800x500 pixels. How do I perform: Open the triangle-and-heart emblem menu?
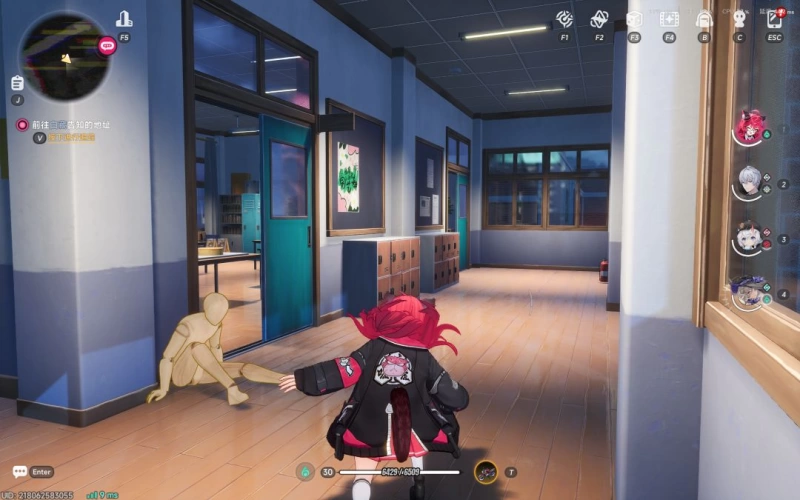point(599,19)
